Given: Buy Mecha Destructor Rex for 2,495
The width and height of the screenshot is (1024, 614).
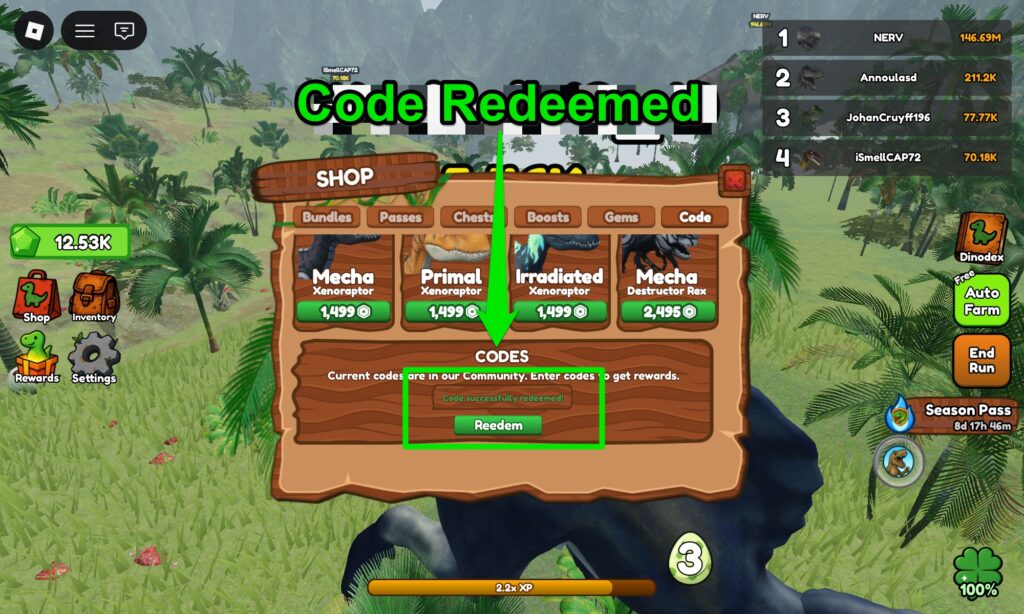Looking at the screenshot, I should click(667, 312).
